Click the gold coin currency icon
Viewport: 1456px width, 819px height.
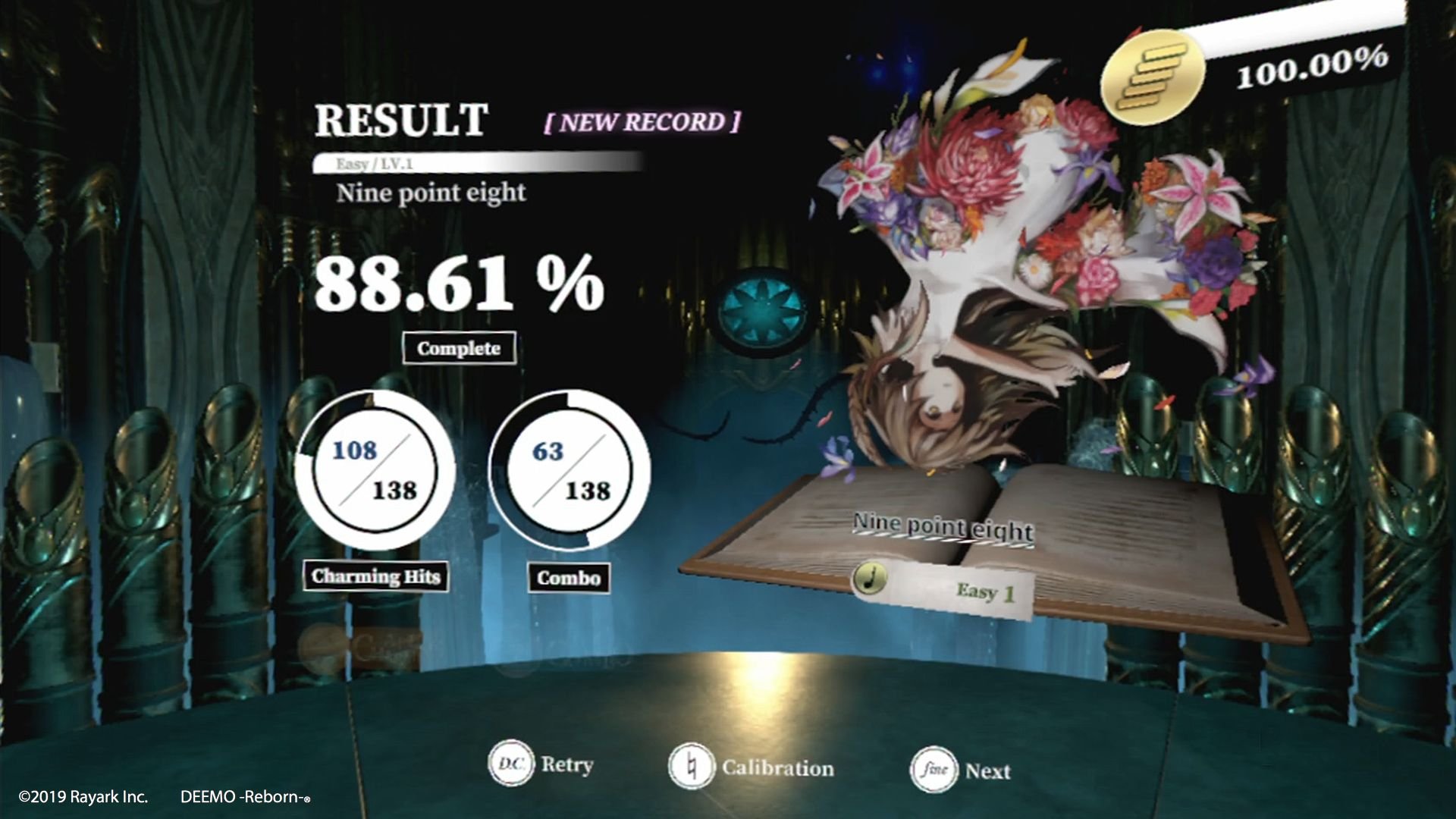click(1154, 72)
